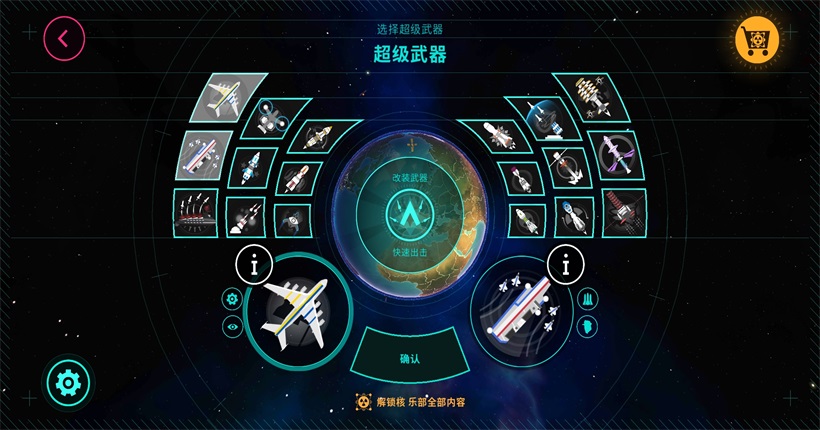This screenshot has width=820, height=430.
Task: Open the unlock nuclear club content link
Action: pyautogui.click(x=411, y=402)
